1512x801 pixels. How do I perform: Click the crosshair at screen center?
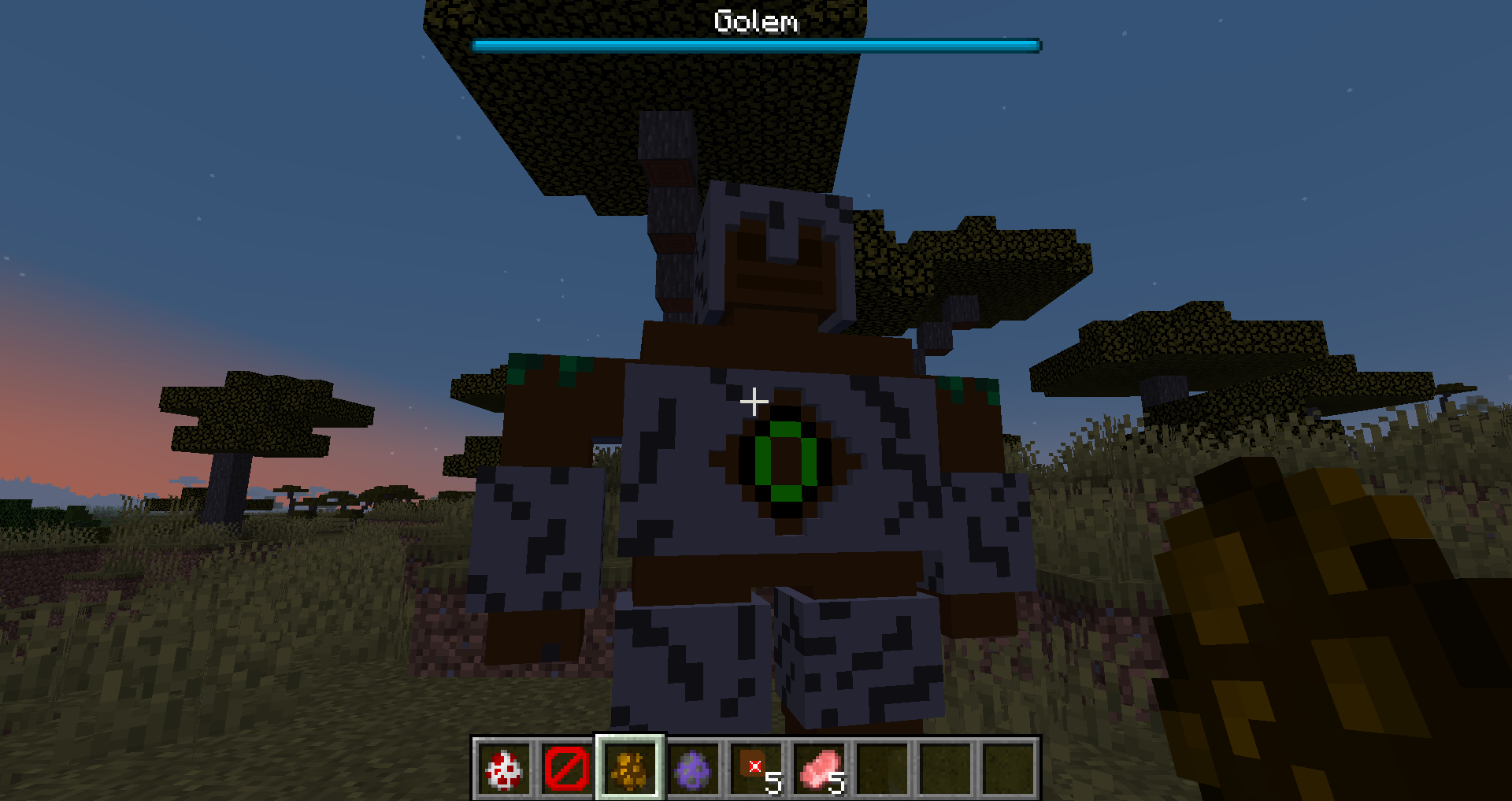(754, 401)
